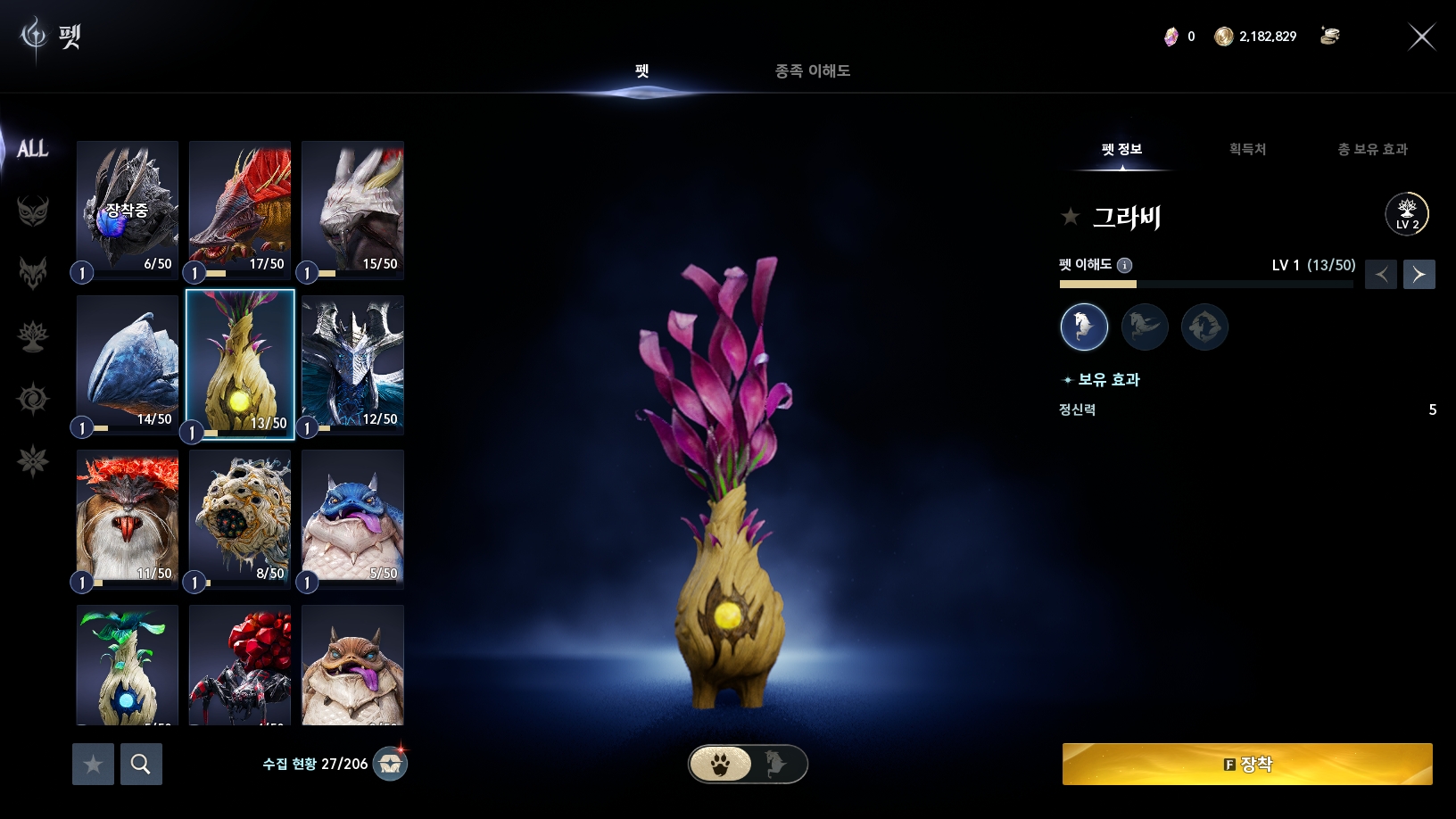
Task: Go to next pet understanding level arrow
Action: point(1419,274)
